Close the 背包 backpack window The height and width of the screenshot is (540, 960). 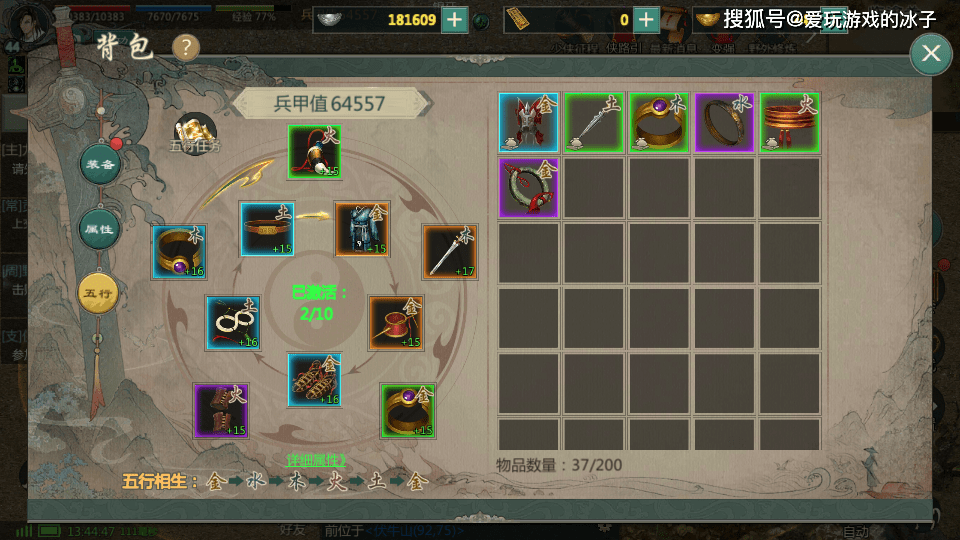pyautogui.click(x=930, y=53)
